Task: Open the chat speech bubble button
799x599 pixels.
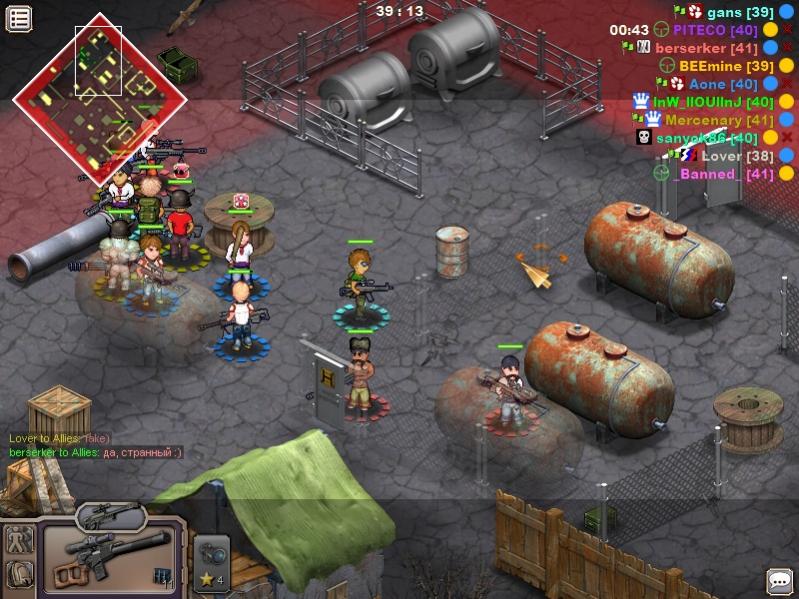Action: [779, 580]
